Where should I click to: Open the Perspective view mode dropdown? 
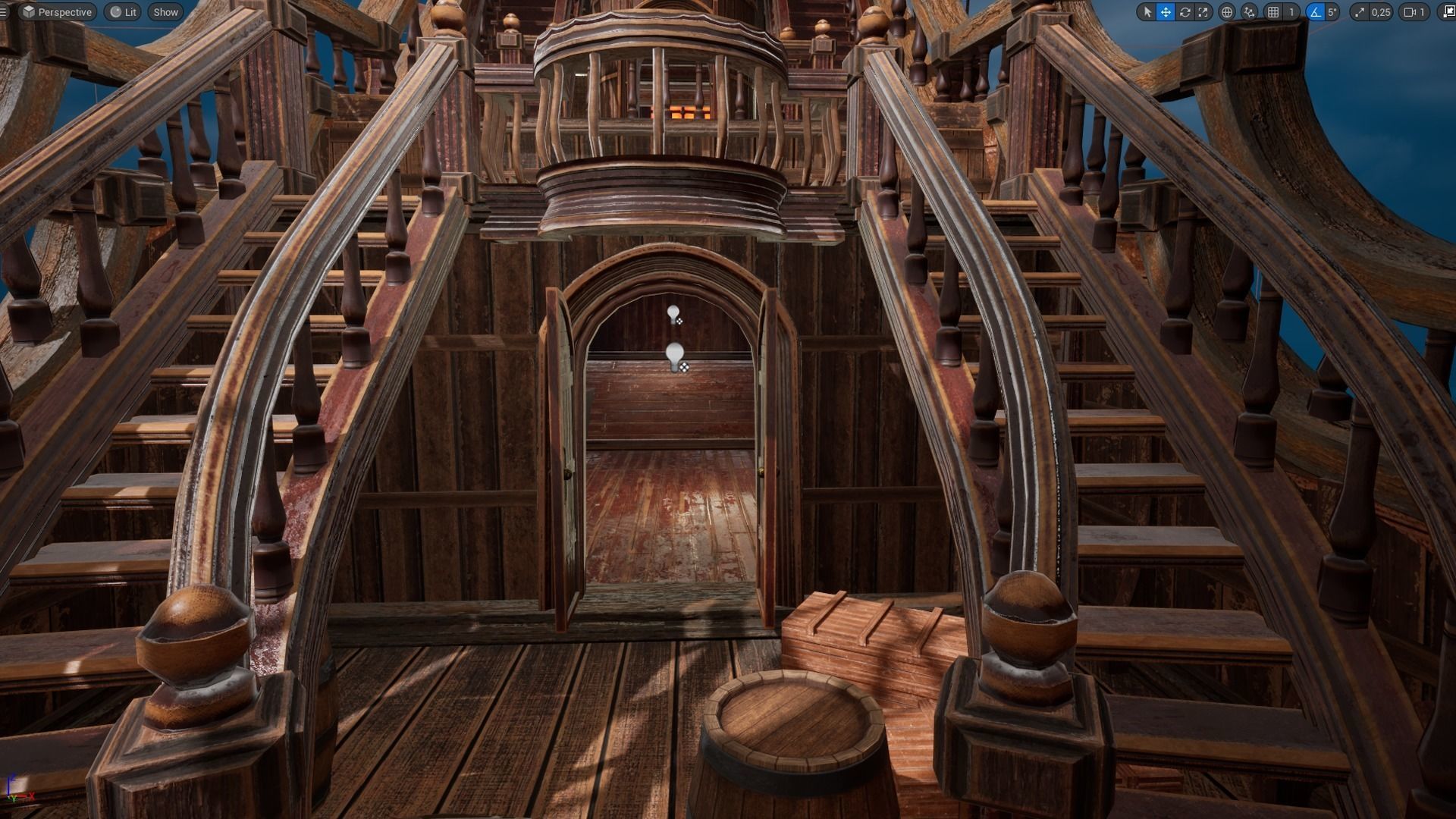(57, 12)
